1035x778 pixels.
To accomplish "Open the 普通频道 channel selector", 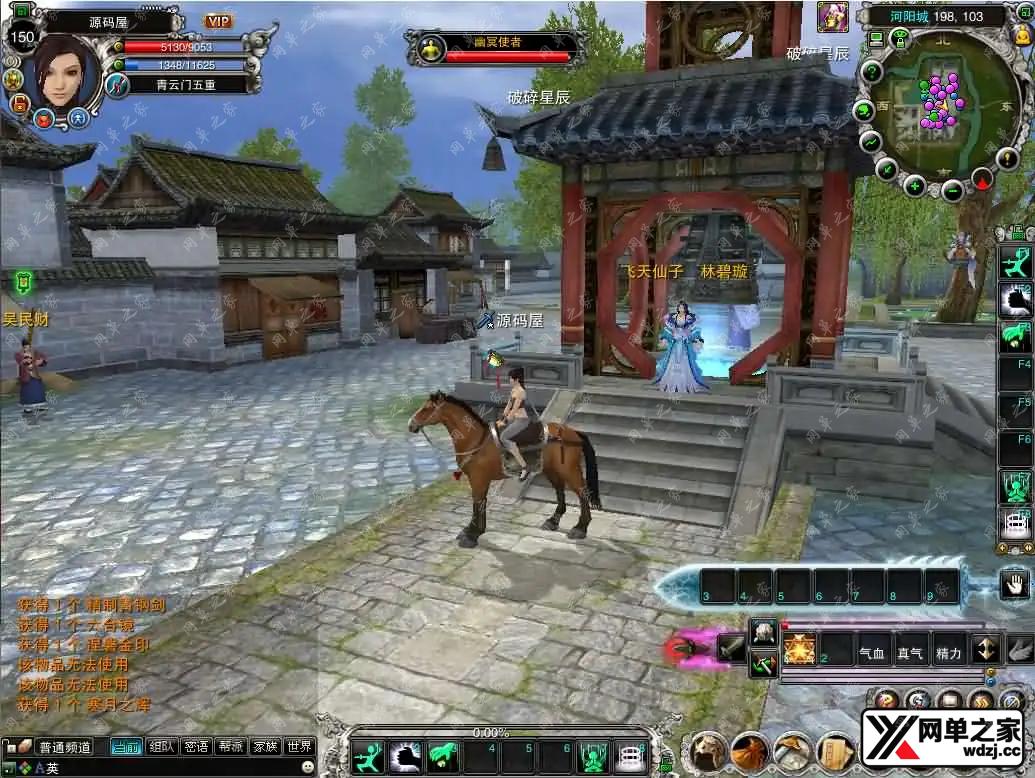I will [x=64, y=747].
